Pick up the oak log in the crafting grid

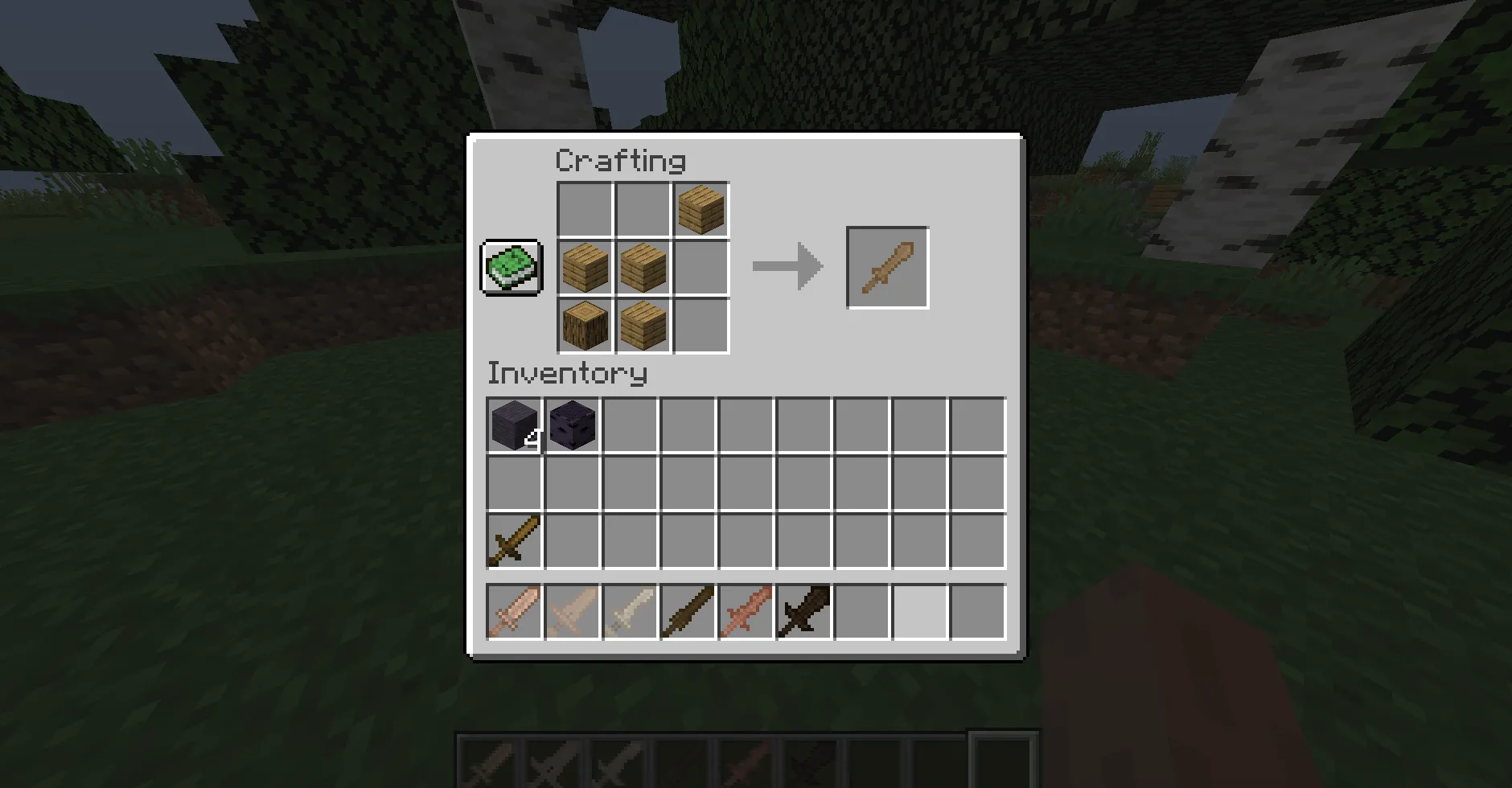(x=585, y=325)
